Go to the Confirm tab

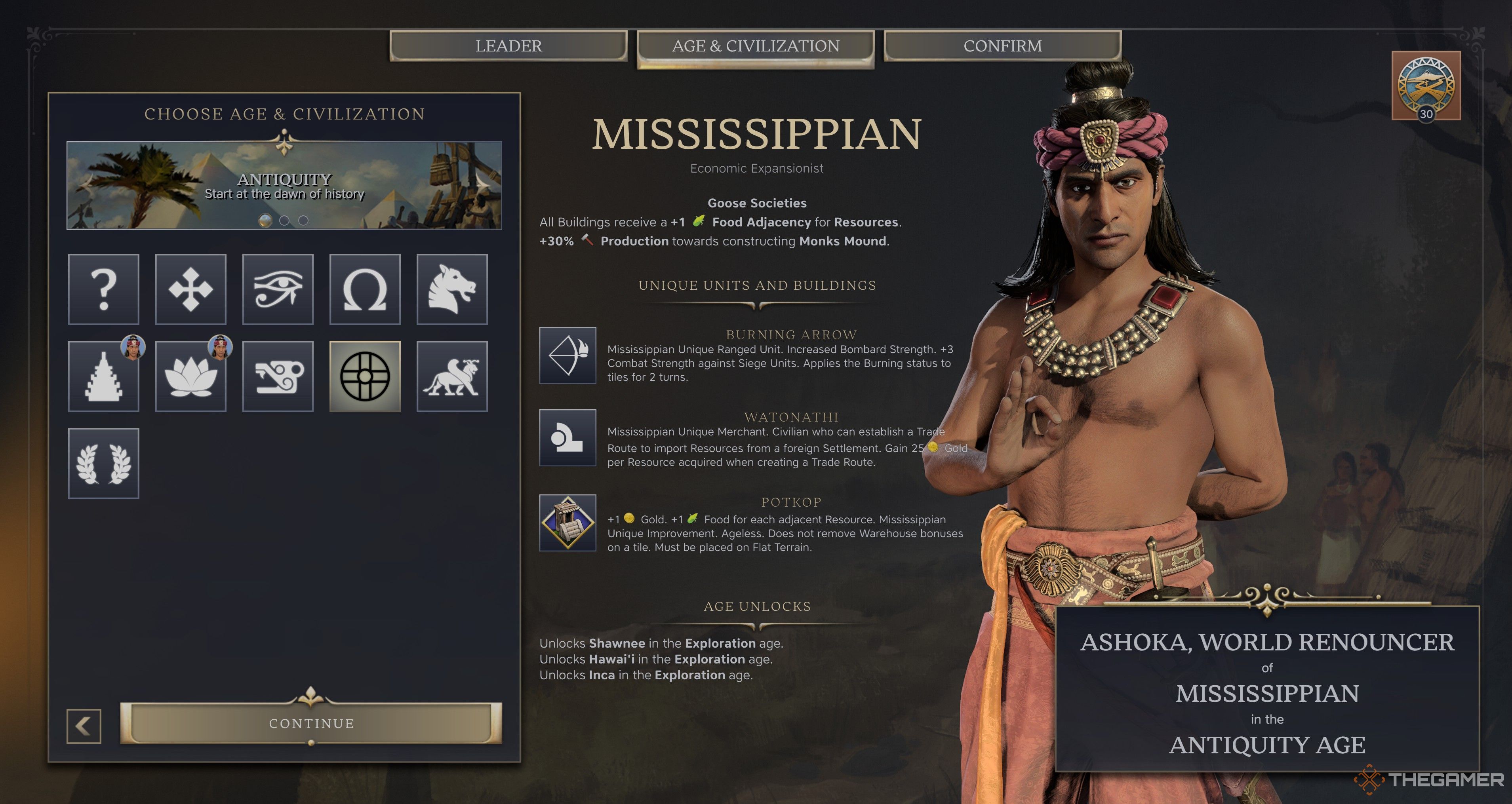point(1003,46)
